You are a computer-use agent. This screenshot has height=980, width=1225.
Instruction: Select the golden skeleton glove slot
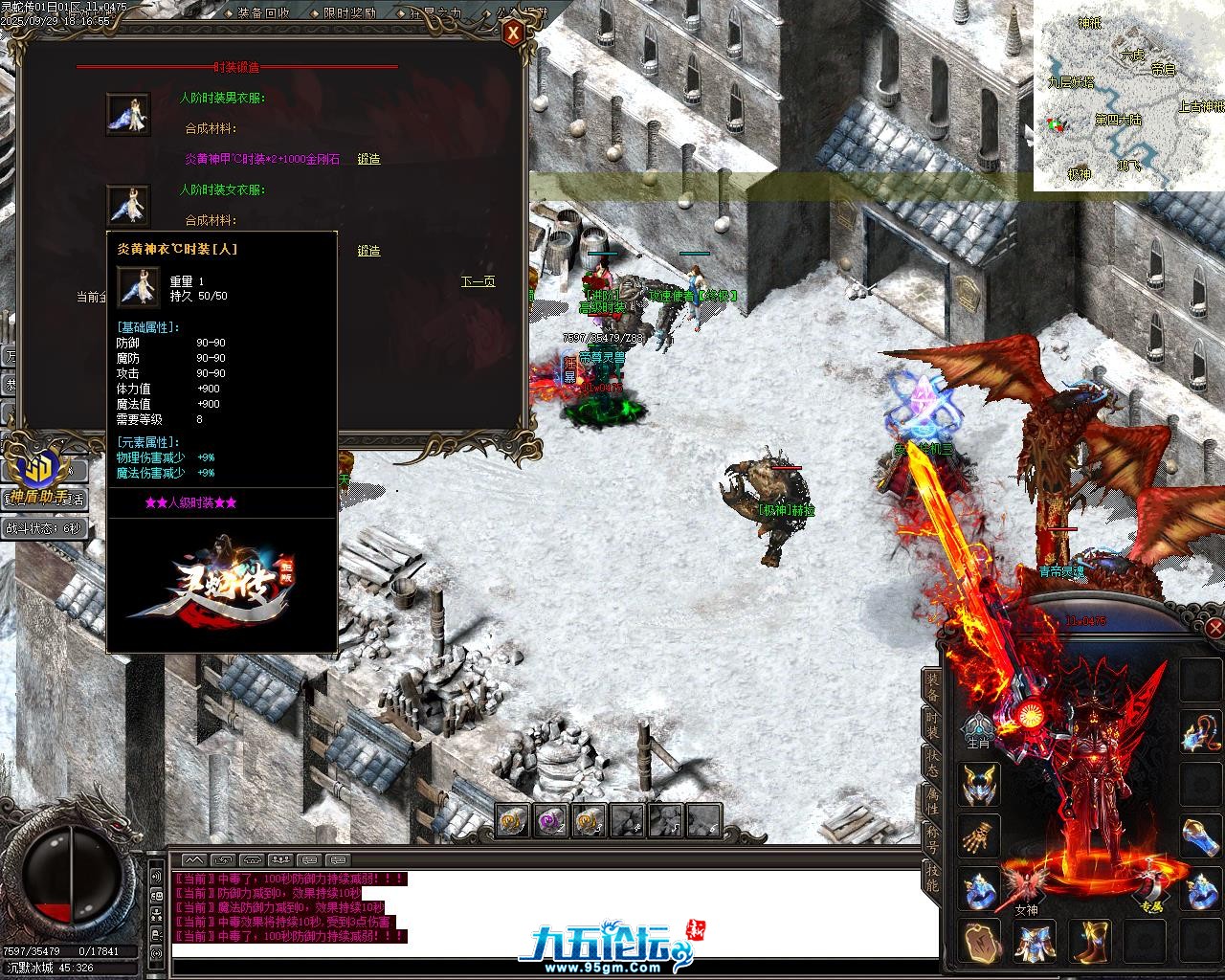980,835
